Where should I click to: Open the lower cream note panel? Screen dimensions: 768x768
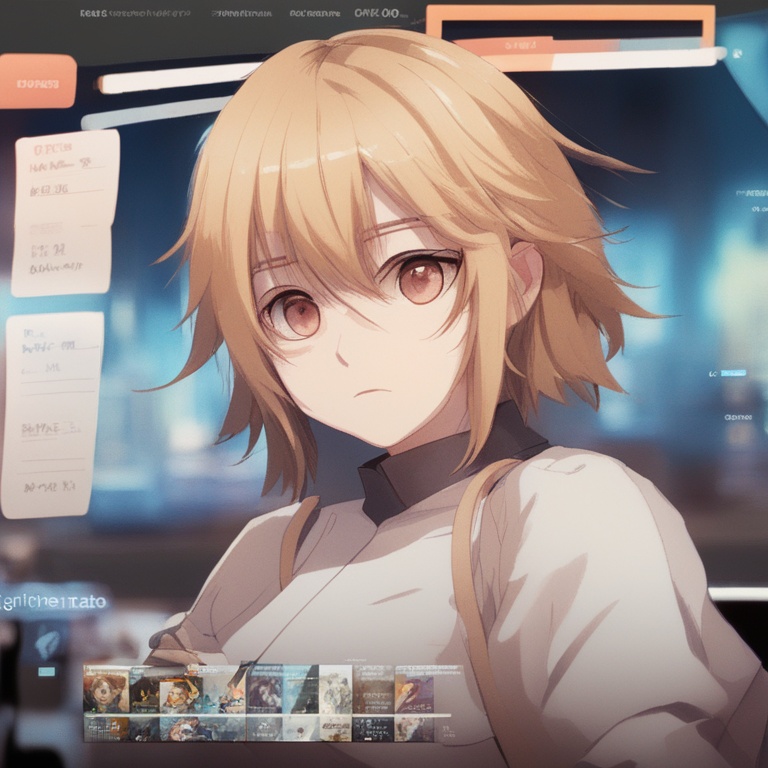click(x=53, y=415)
